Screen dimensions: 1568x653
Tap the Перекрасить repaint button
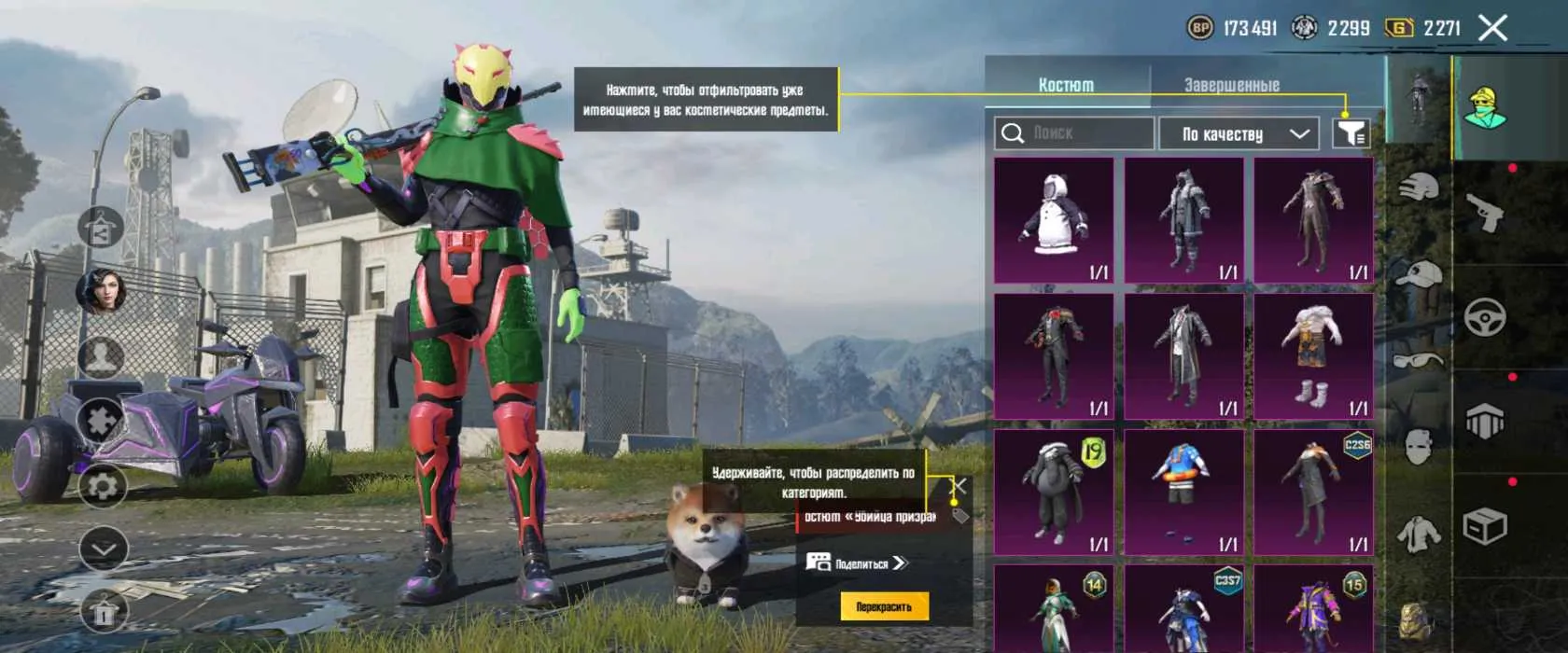884,606
